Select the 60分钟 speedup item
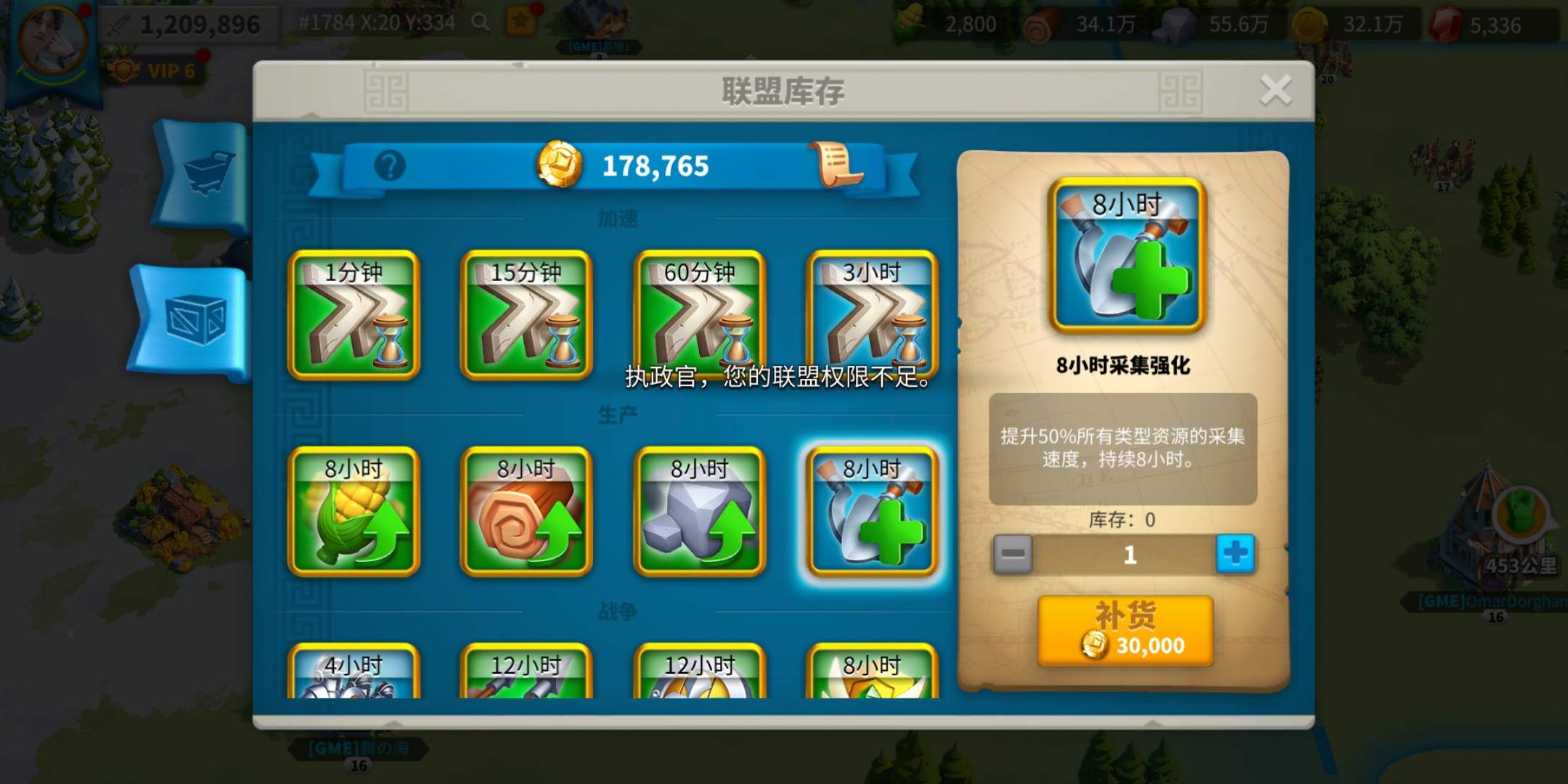 pos(698,316)
